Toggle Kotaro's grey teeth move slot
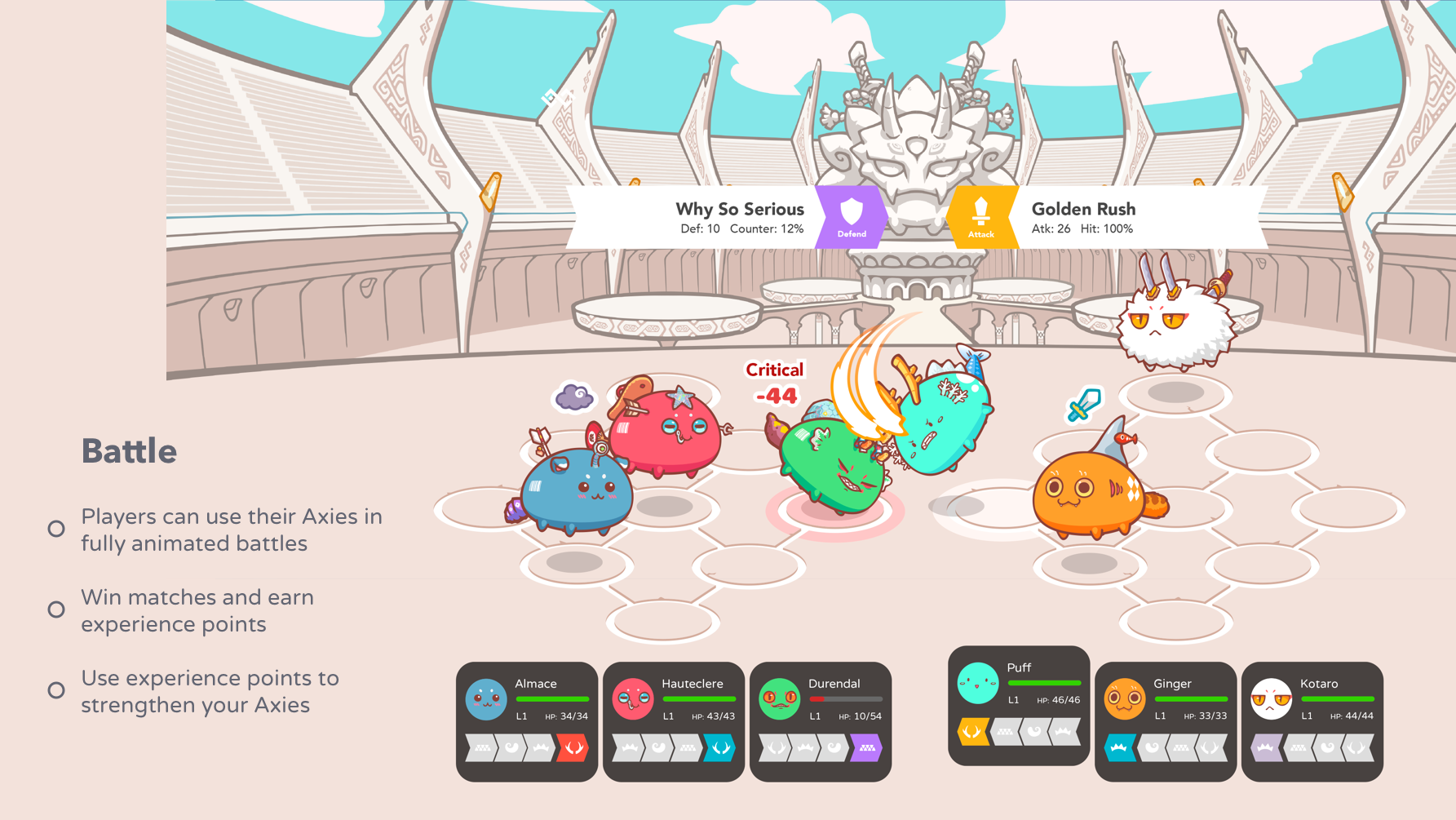The height and width of the screenshot is (820, 1456). click(x=1299, y=747)
